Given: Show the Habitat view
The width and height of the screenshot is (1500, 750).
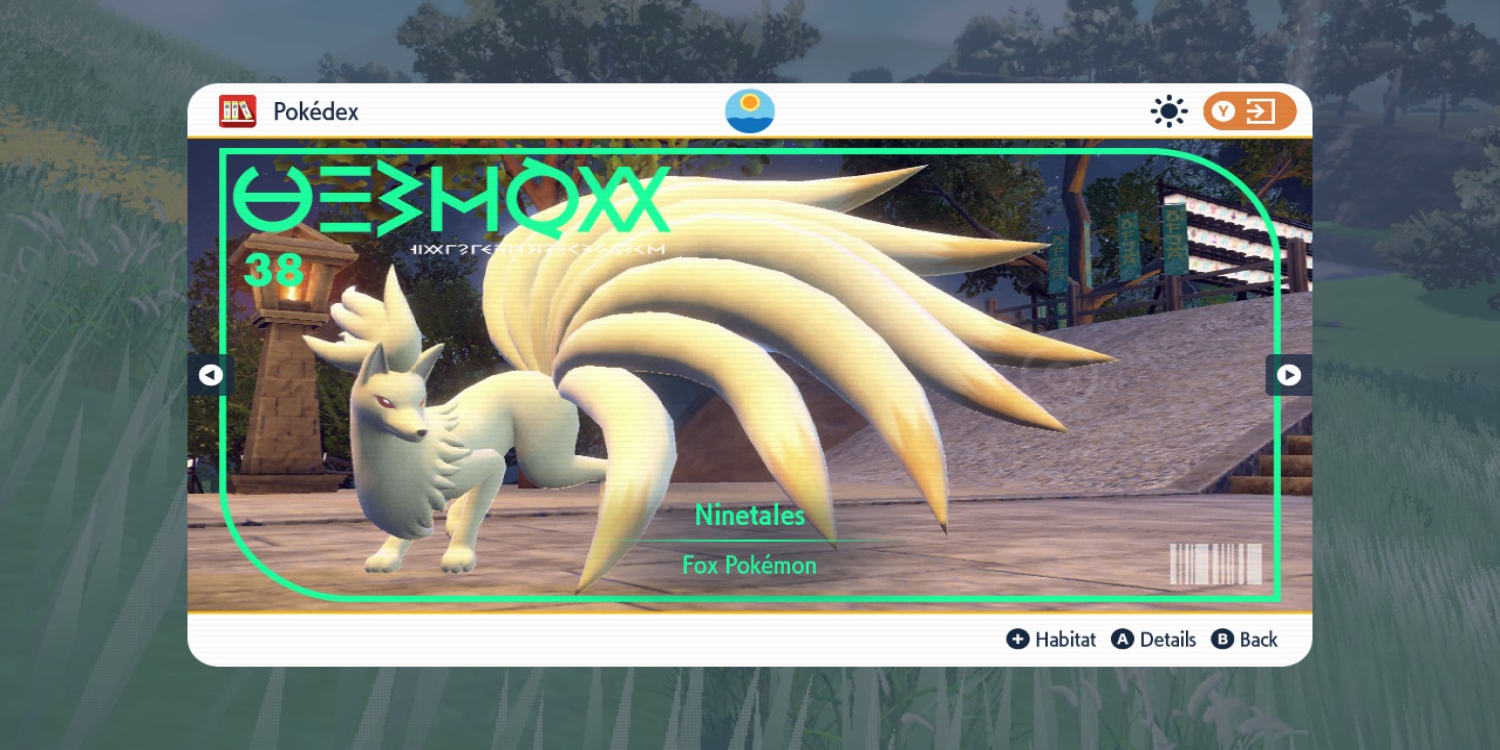Looking at the screenshot, I should point(1051,640).
